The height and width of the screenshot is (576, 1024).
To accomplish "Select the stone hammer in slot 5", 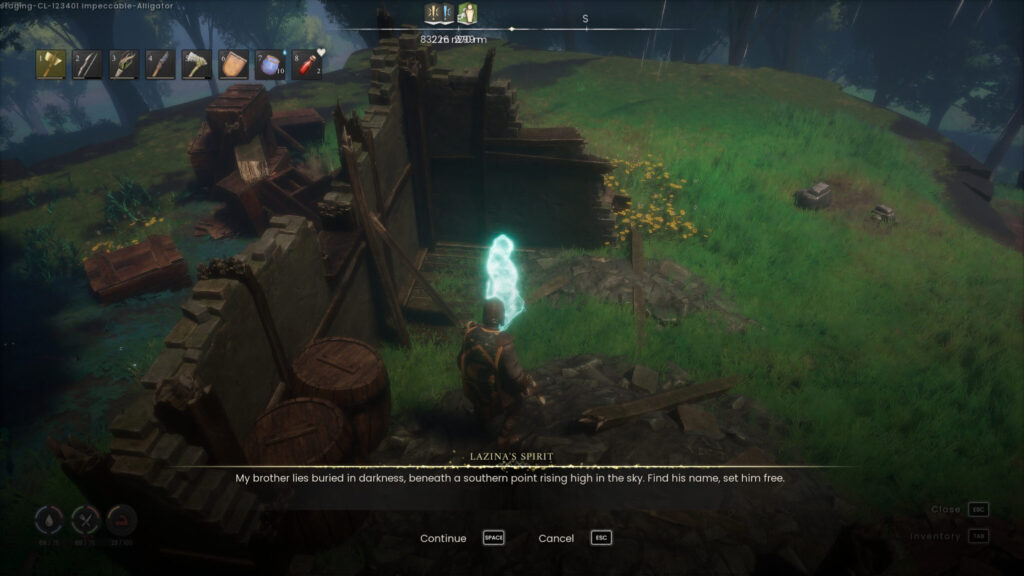I will click(x=197, y=65).
